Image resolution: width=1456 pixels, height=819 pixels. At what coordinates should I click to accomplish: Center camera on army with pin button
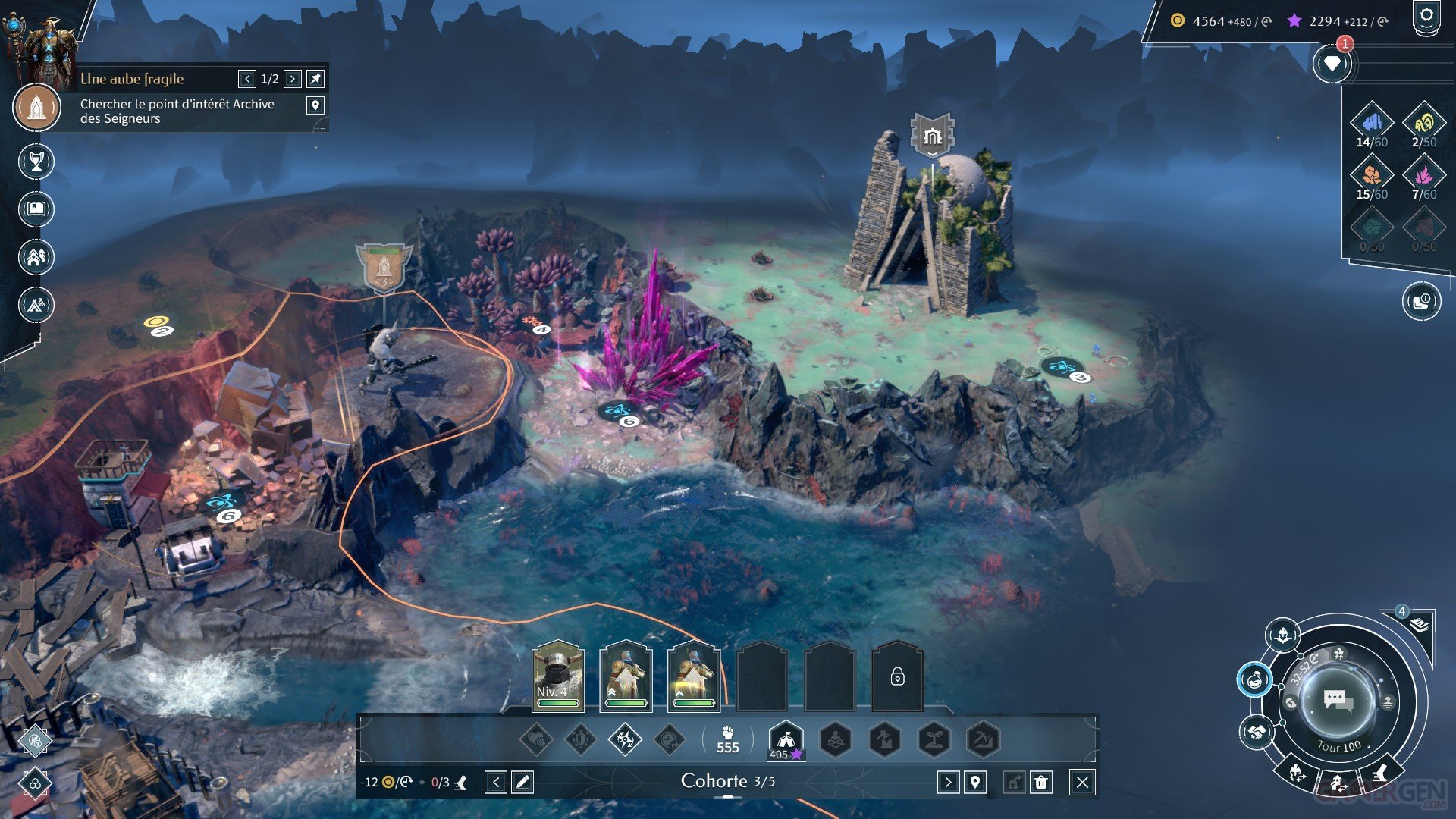(975, 782)
